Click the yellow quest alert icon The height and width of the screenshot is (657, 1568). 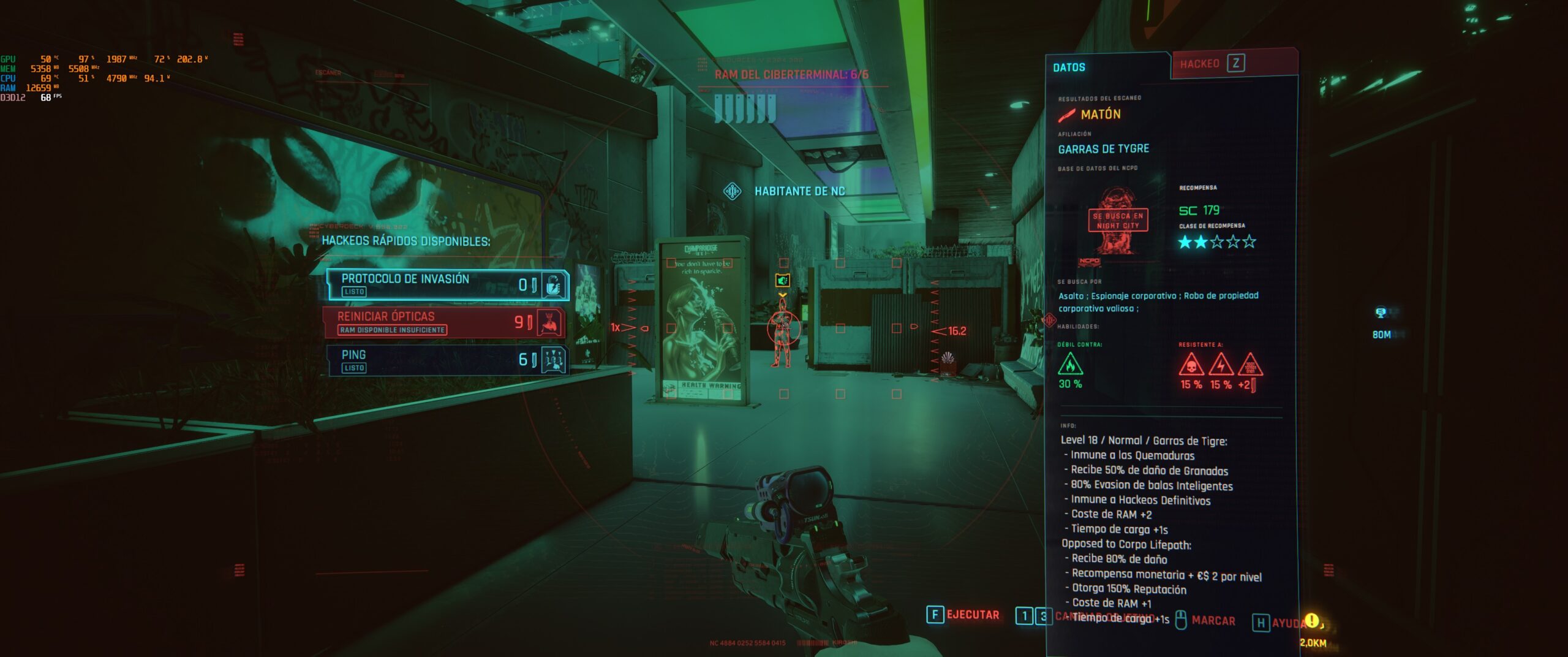click(x=1312, y=621)
